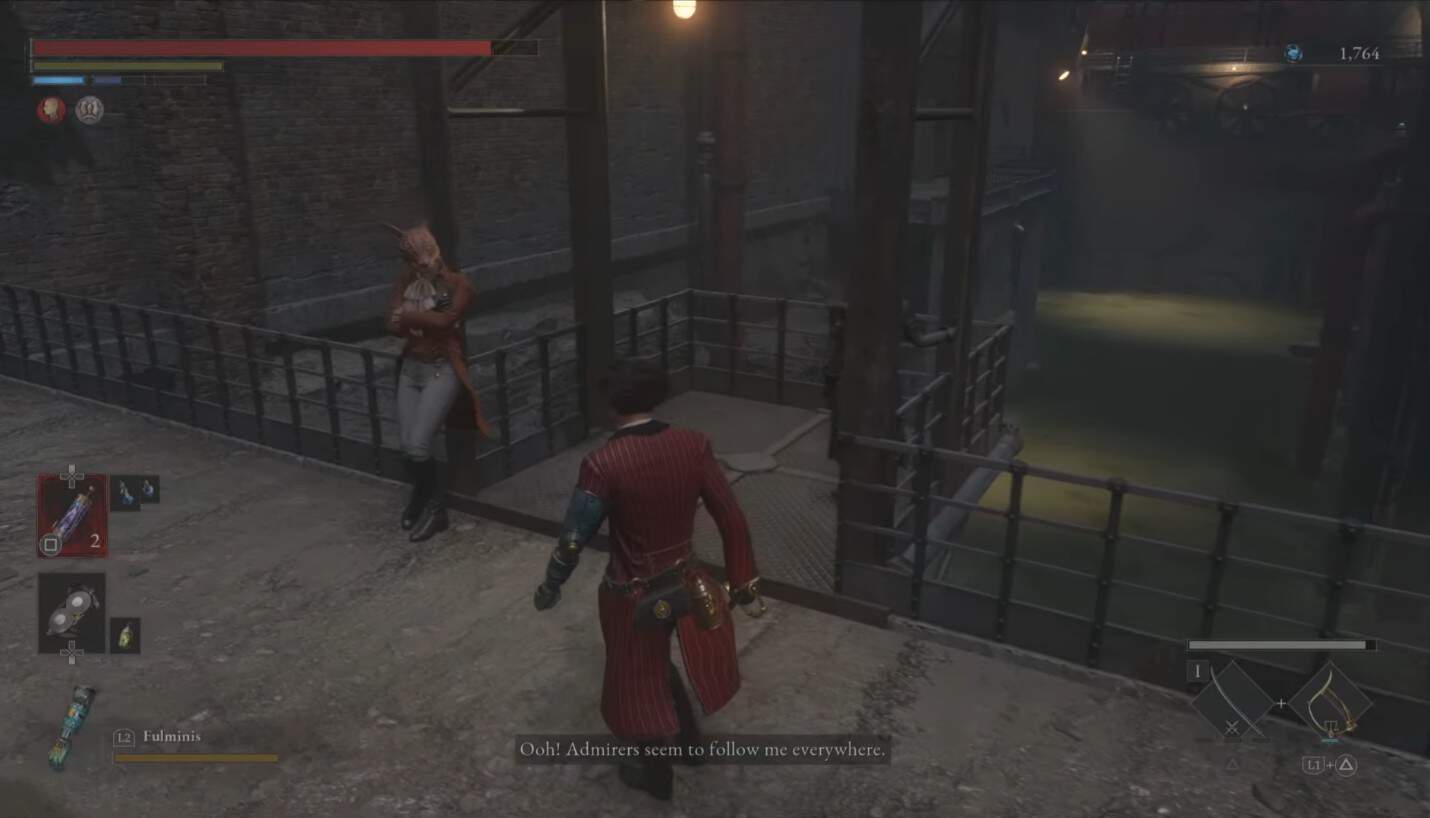Choose the small yellow item slot
Screen dimensions: 1430x818
(125, 634)
